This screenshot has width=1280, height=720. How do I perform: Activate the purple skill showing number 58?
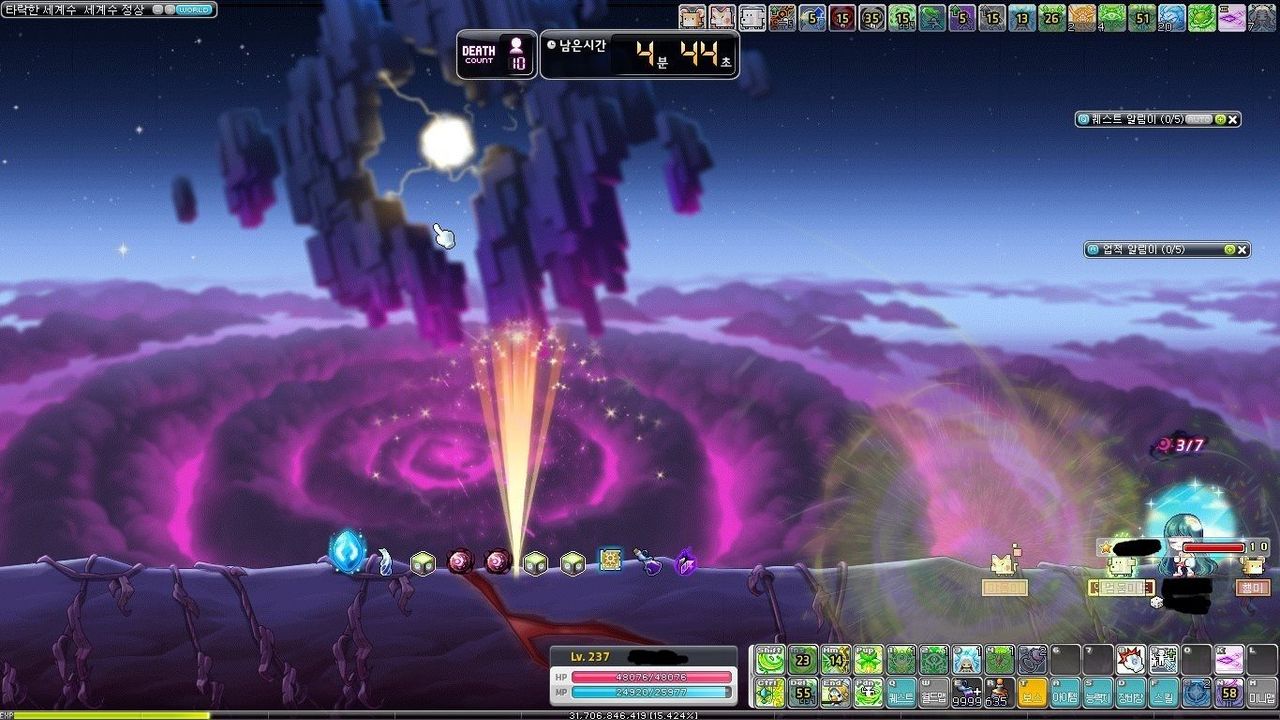(1229, 693)
